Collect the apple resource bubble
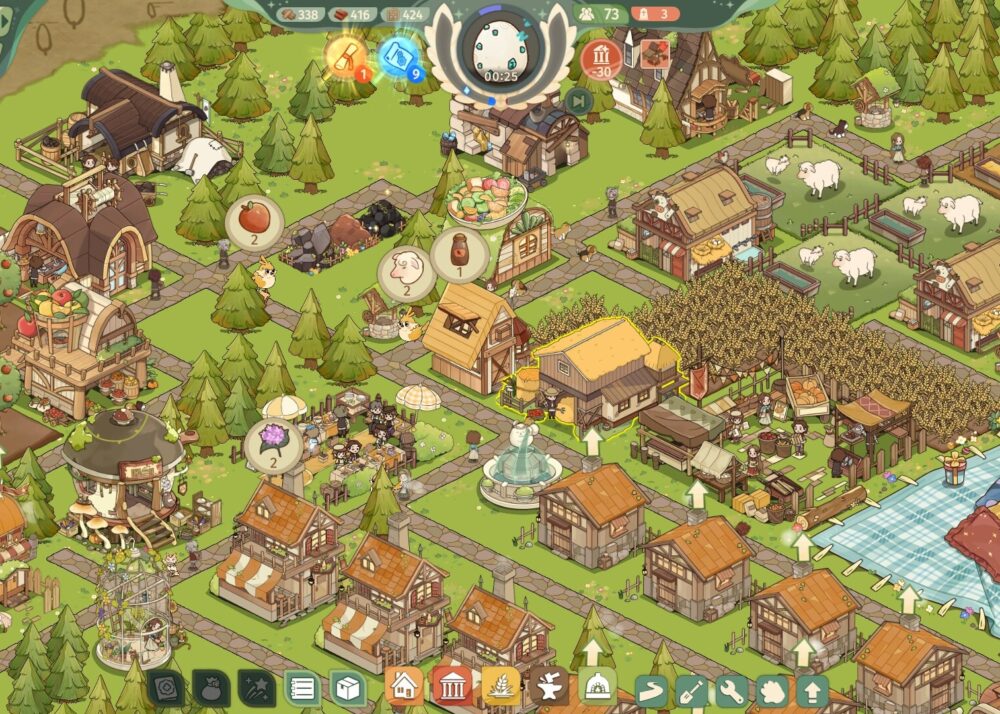 (254, 219)
